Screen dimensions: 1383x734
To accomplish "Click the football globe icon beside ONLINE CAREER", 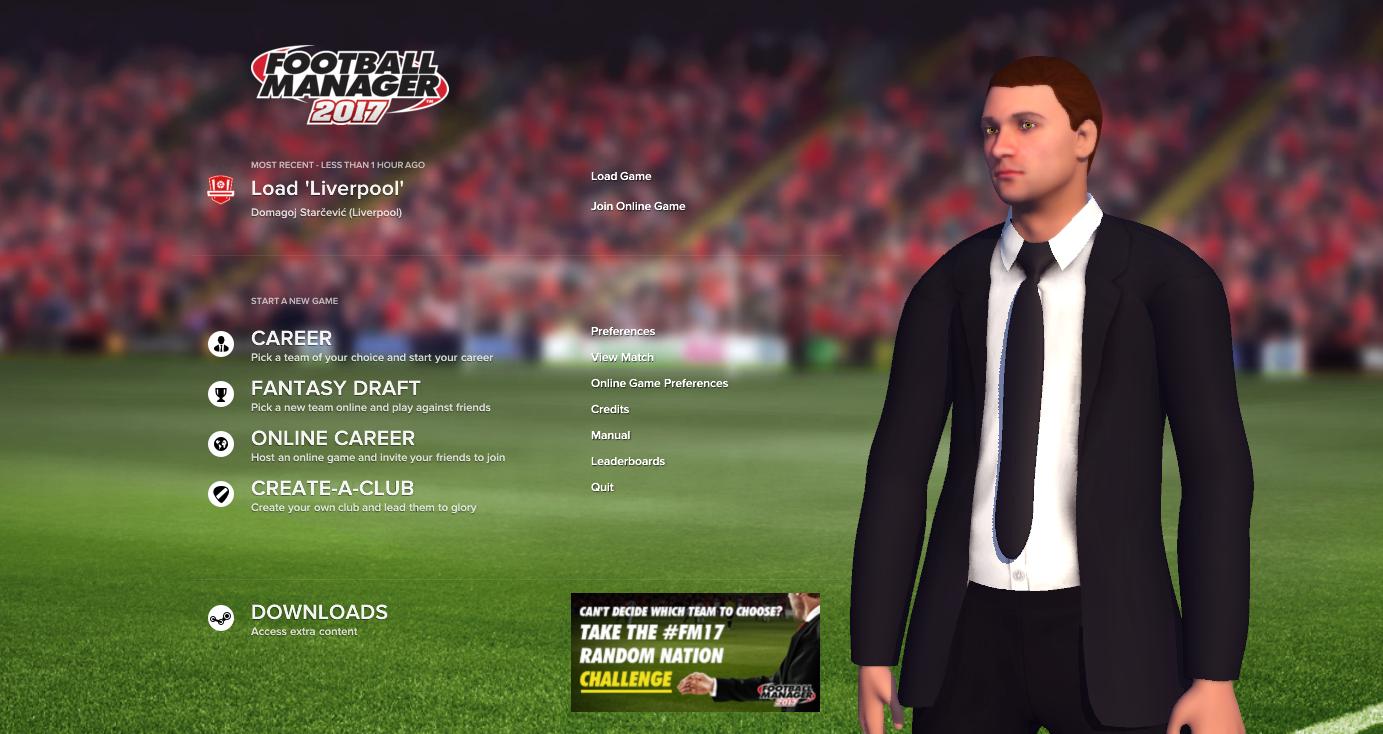I will click(220, 444).
